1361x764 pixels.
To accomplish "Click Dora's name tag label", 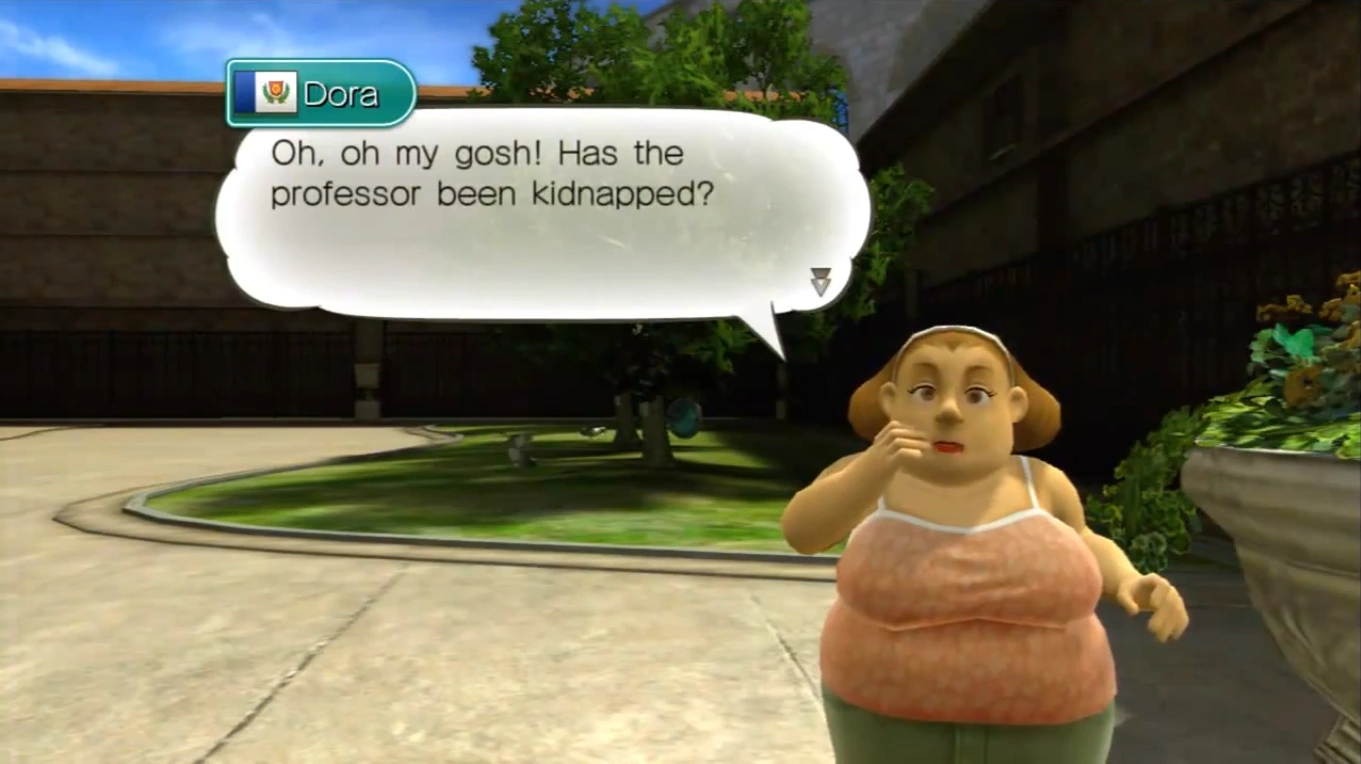I will [321, 93].
